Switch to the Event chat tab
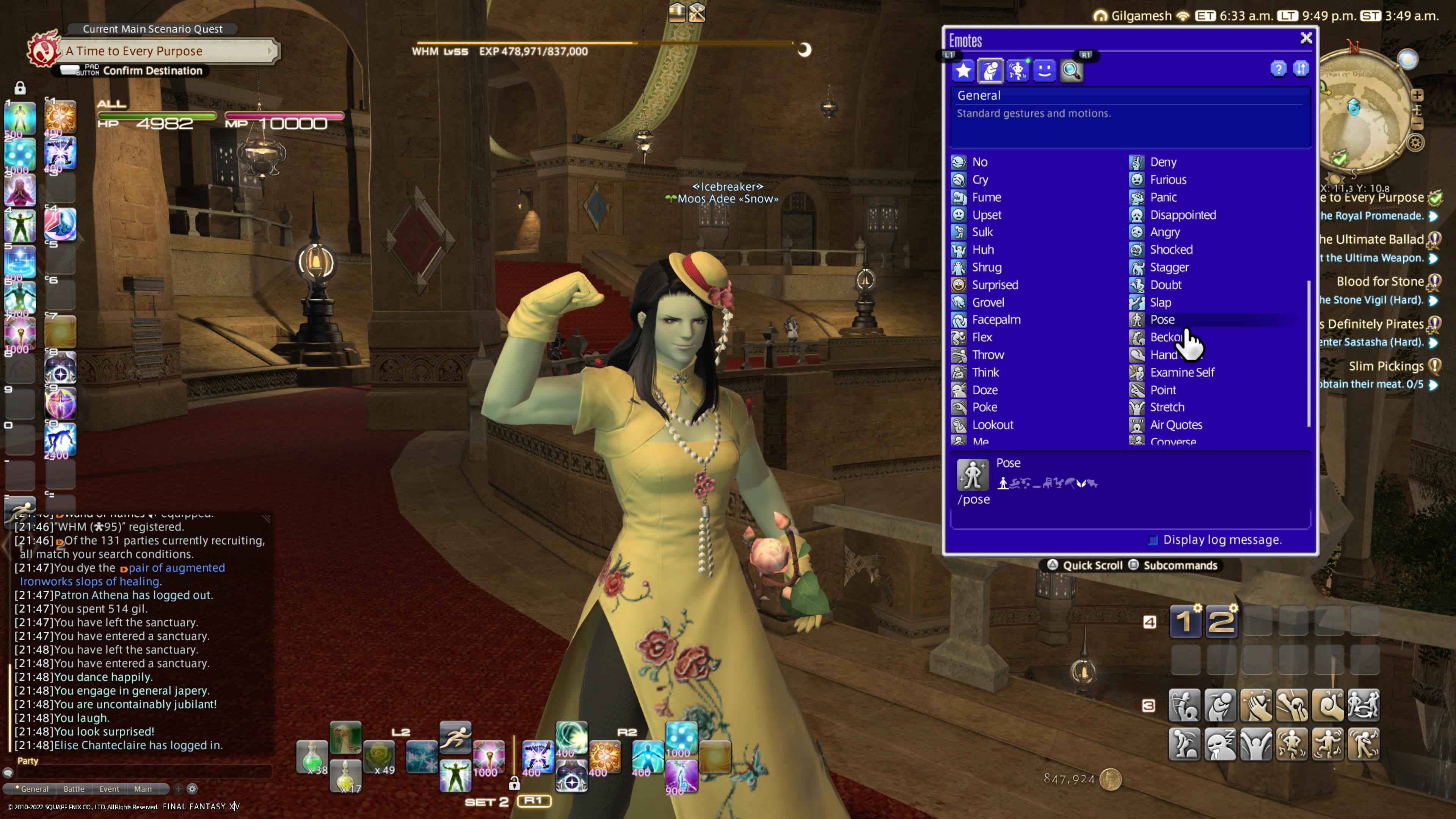Screen dimensions: 1456x819 click(x=109, y=789)
